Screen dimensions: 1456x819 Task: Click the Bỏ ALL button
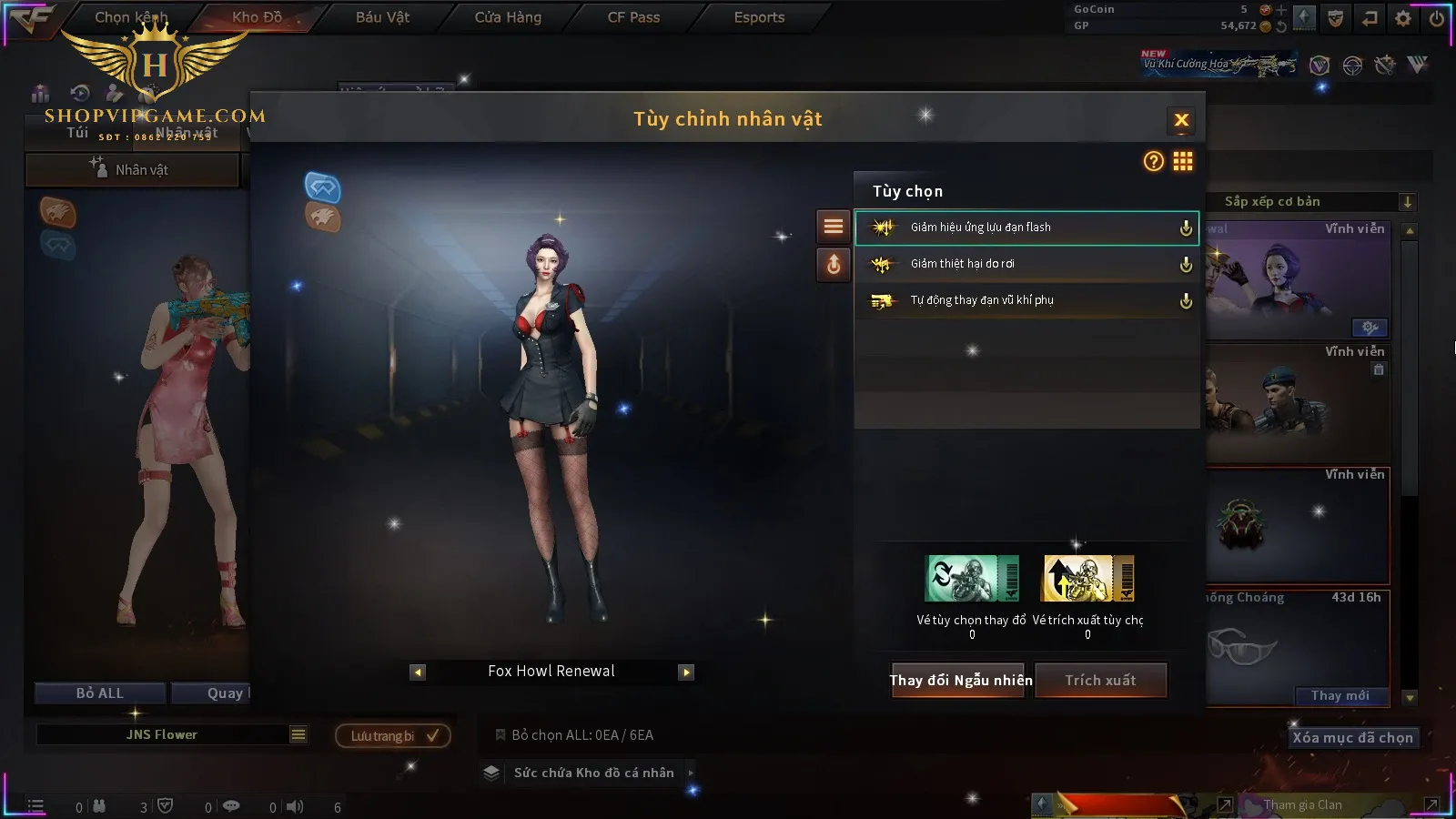100,693
